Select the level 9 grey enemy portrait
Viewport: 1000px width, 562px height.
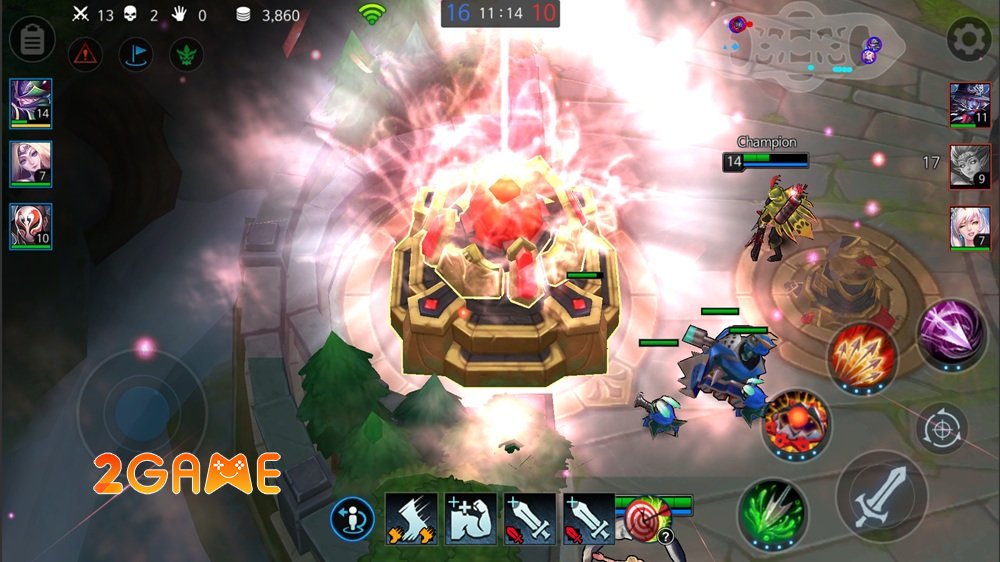pyautogui.click(x=970, y=167)
